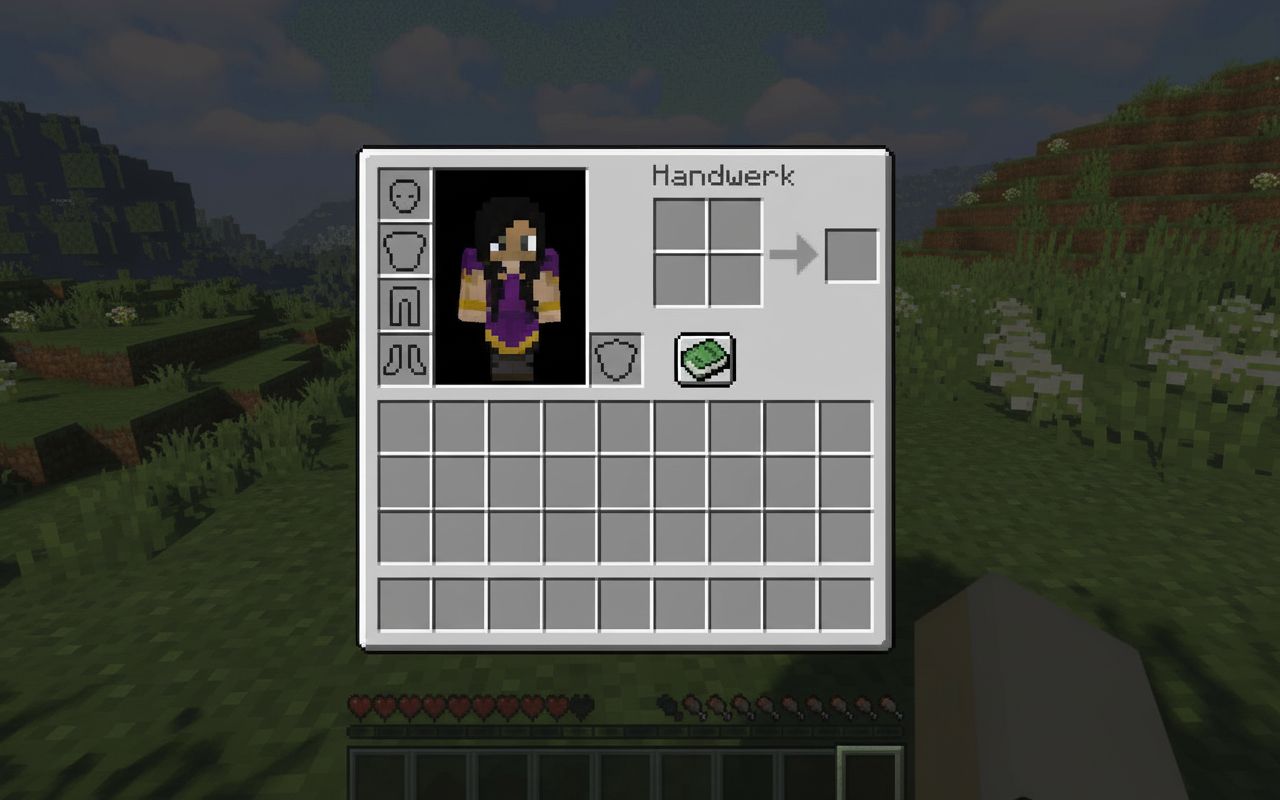Viewport: 1280px width, 800px height.
Task: Click the bottom-right crafting grid slot
Action: (737, 279)
